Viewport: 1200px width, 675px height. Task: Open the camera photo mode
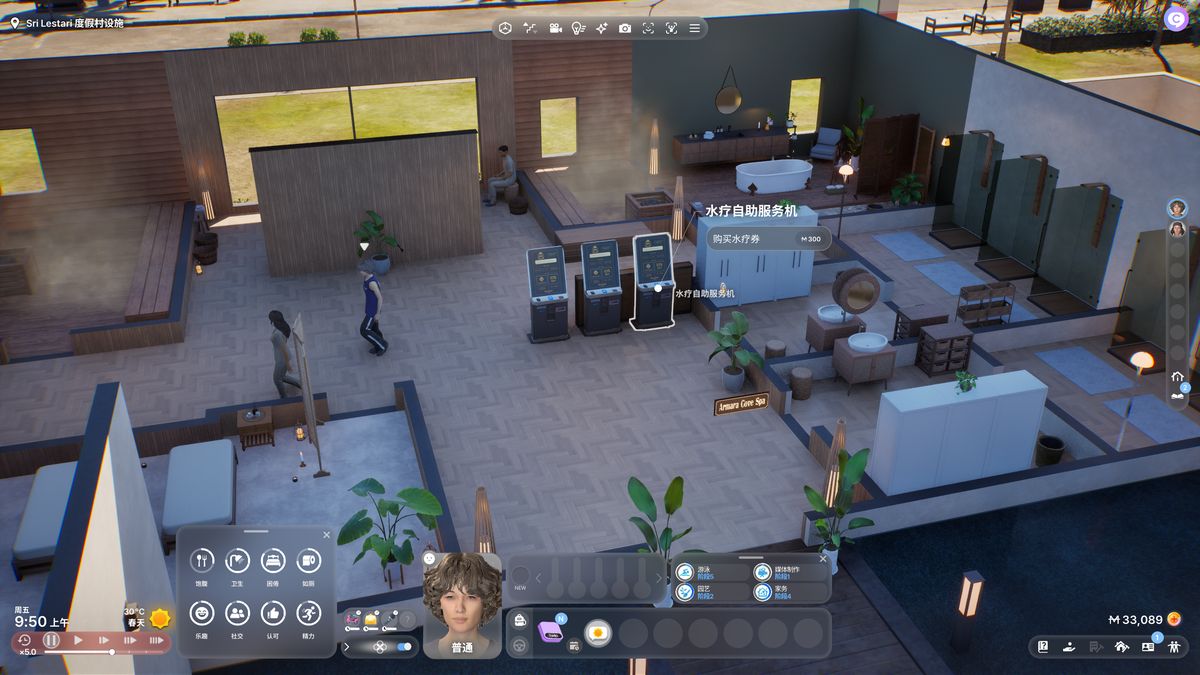pyautogui.click(x=625, y=28)
